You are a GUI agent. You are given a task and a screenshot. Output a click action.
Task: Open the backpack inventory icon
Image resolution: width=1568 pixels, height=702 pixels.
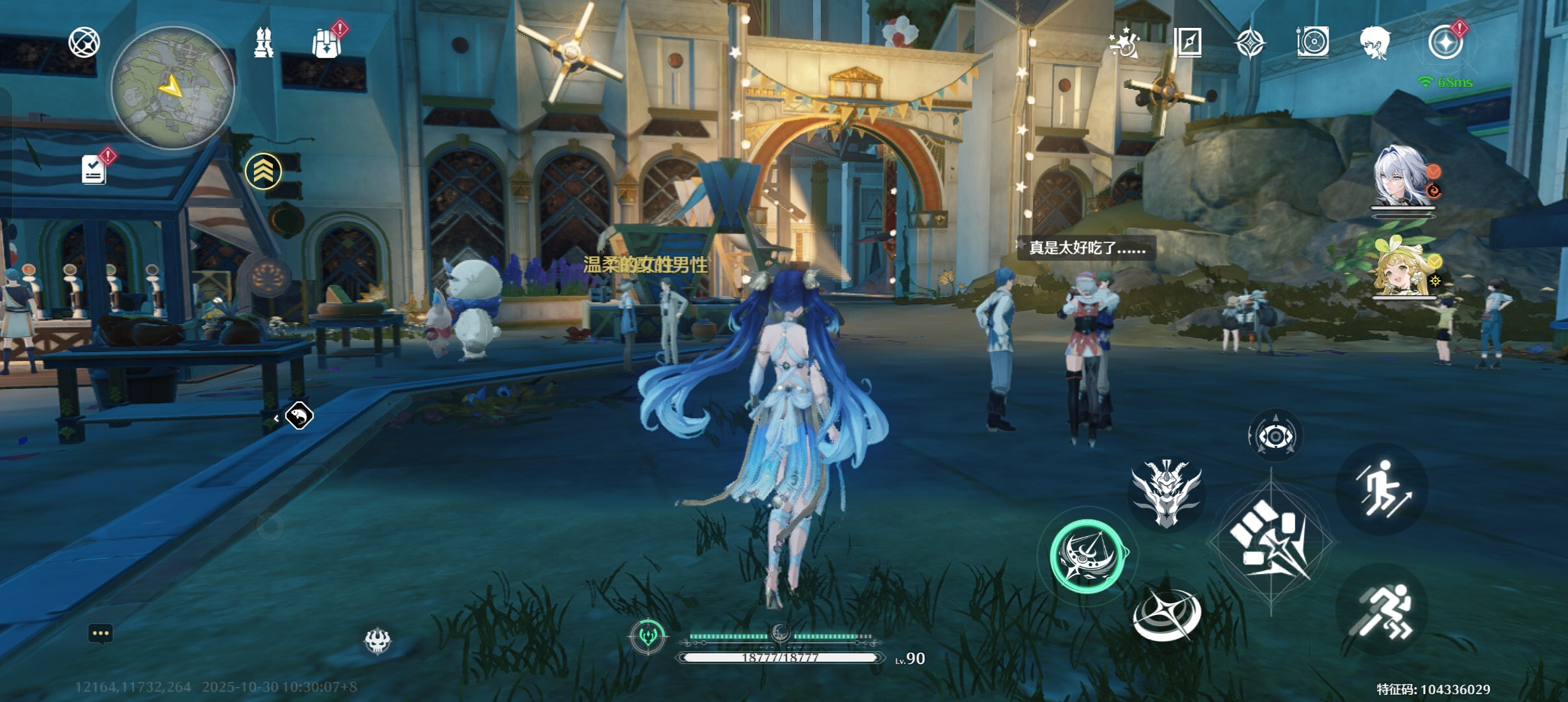click(325, 43)
